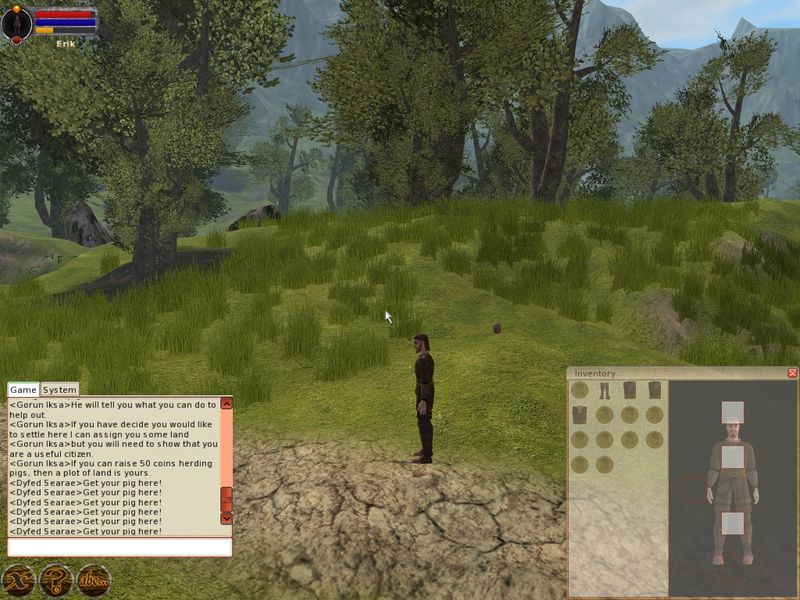Click the head equipment slot on the character
Image resolution: width=800 pixels, height=600 pixels.
[732, 412]
